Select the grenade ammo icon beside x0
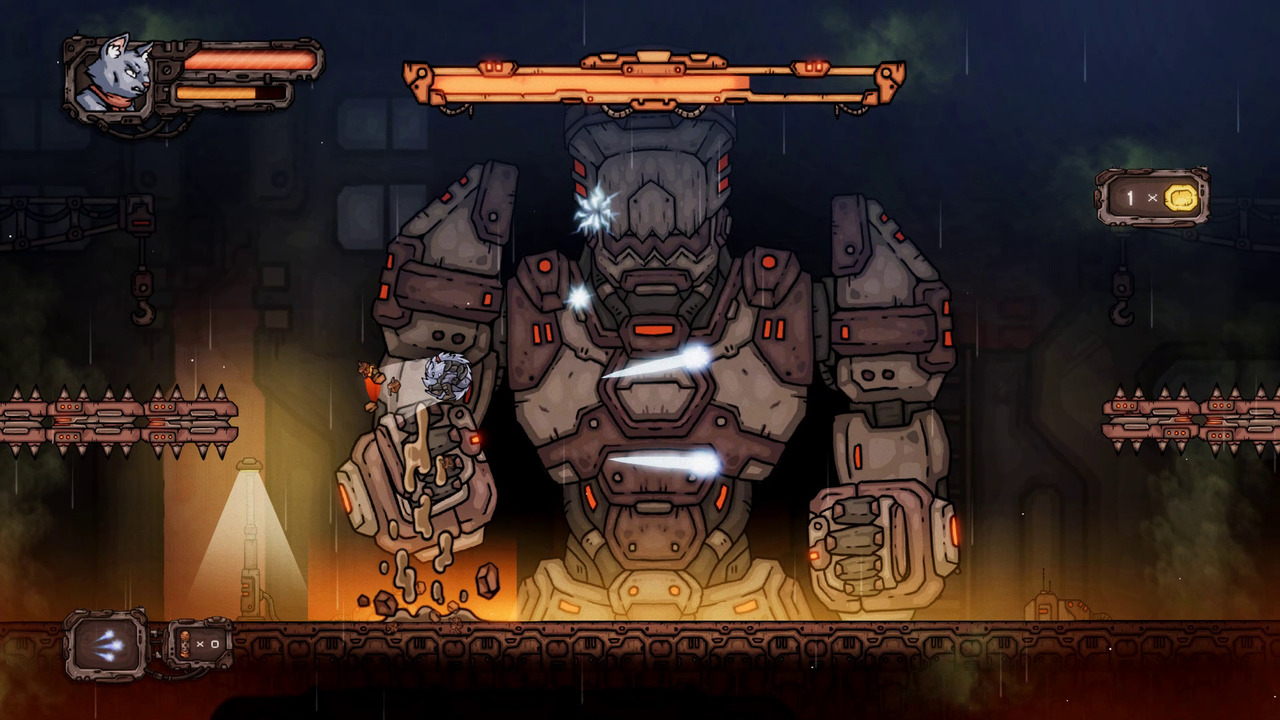The height and width of the screenshot is (720, 1280). (x=184, y=645)
